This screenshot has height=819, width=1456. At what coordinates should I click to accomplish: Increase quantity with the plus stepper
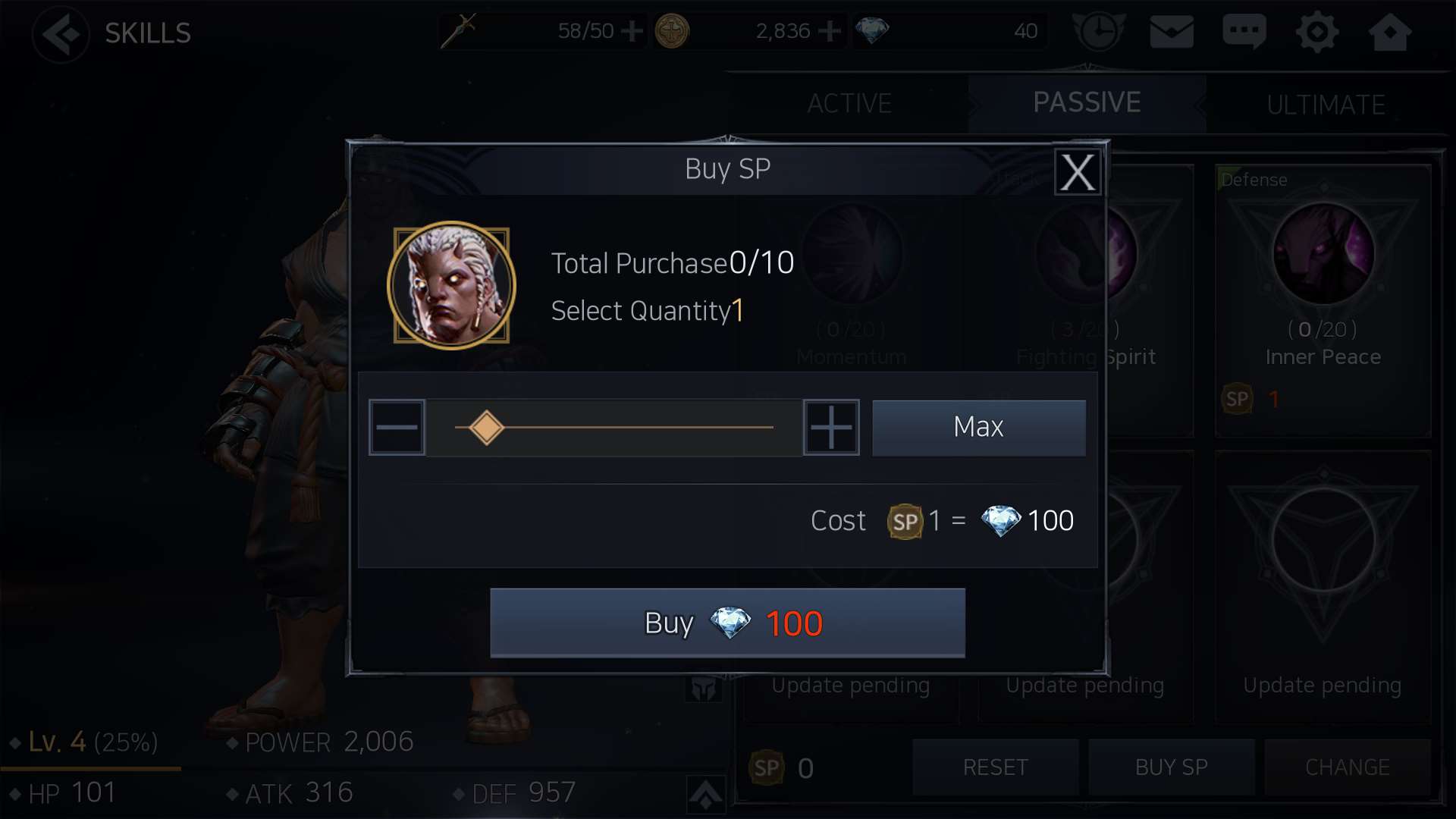pyautogui.click(x=831, y=428)
